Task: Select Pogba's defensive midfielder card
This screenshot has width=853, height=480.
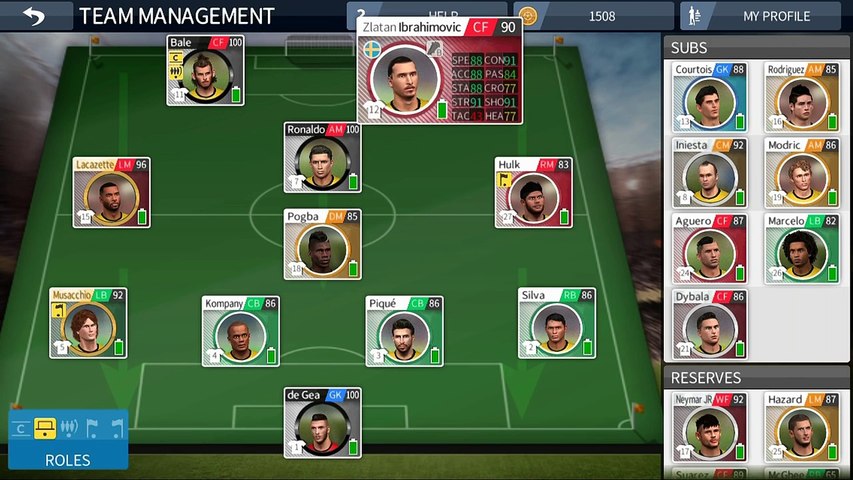Action: [322, 244]
